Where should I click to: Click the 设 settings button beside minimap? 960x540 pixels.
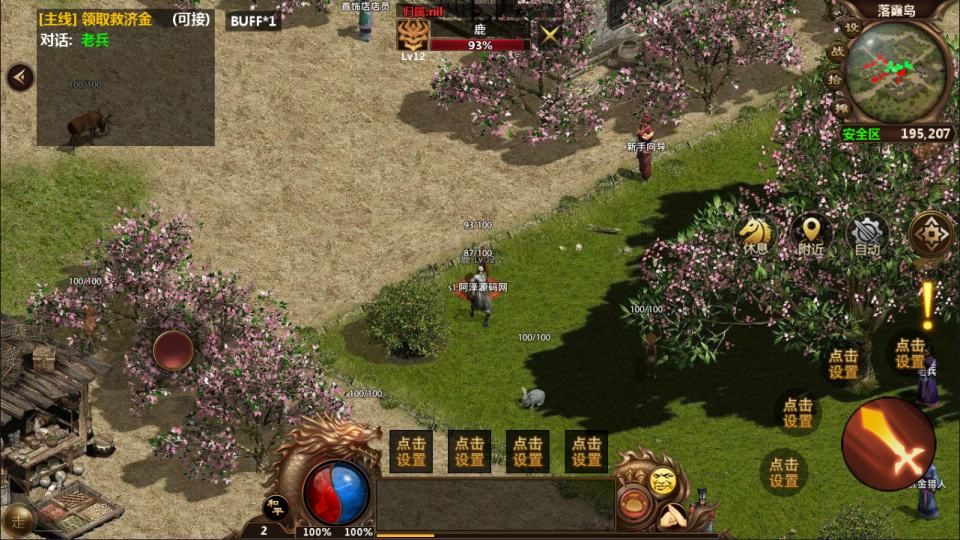(x=851, y=27)
